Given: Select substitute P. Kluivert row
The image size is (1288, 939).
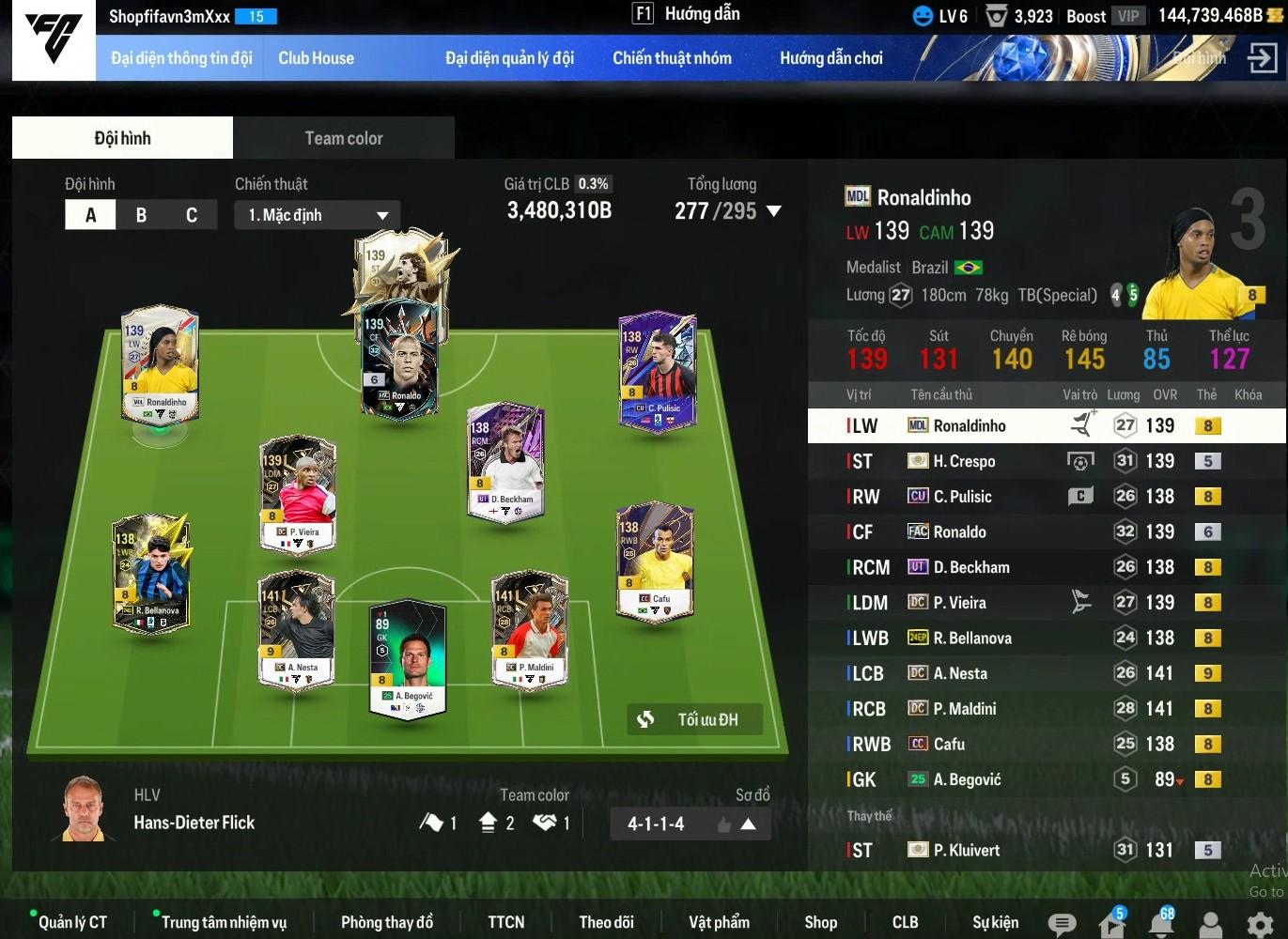Looking at the screenshot, I should tap(1033, 850).
